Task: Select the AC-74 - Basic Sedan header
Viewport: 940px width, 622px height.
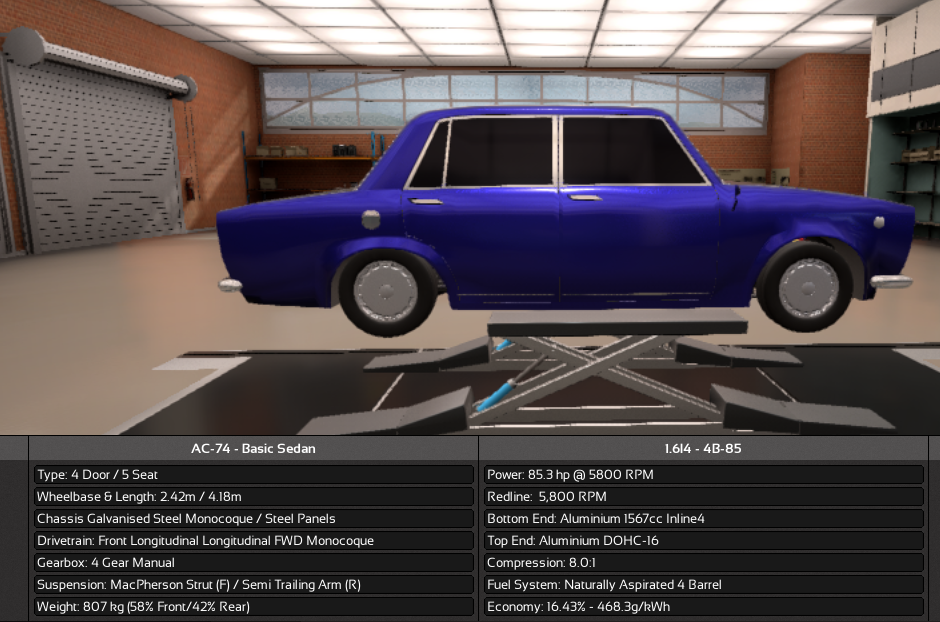Action: (253, 449)
